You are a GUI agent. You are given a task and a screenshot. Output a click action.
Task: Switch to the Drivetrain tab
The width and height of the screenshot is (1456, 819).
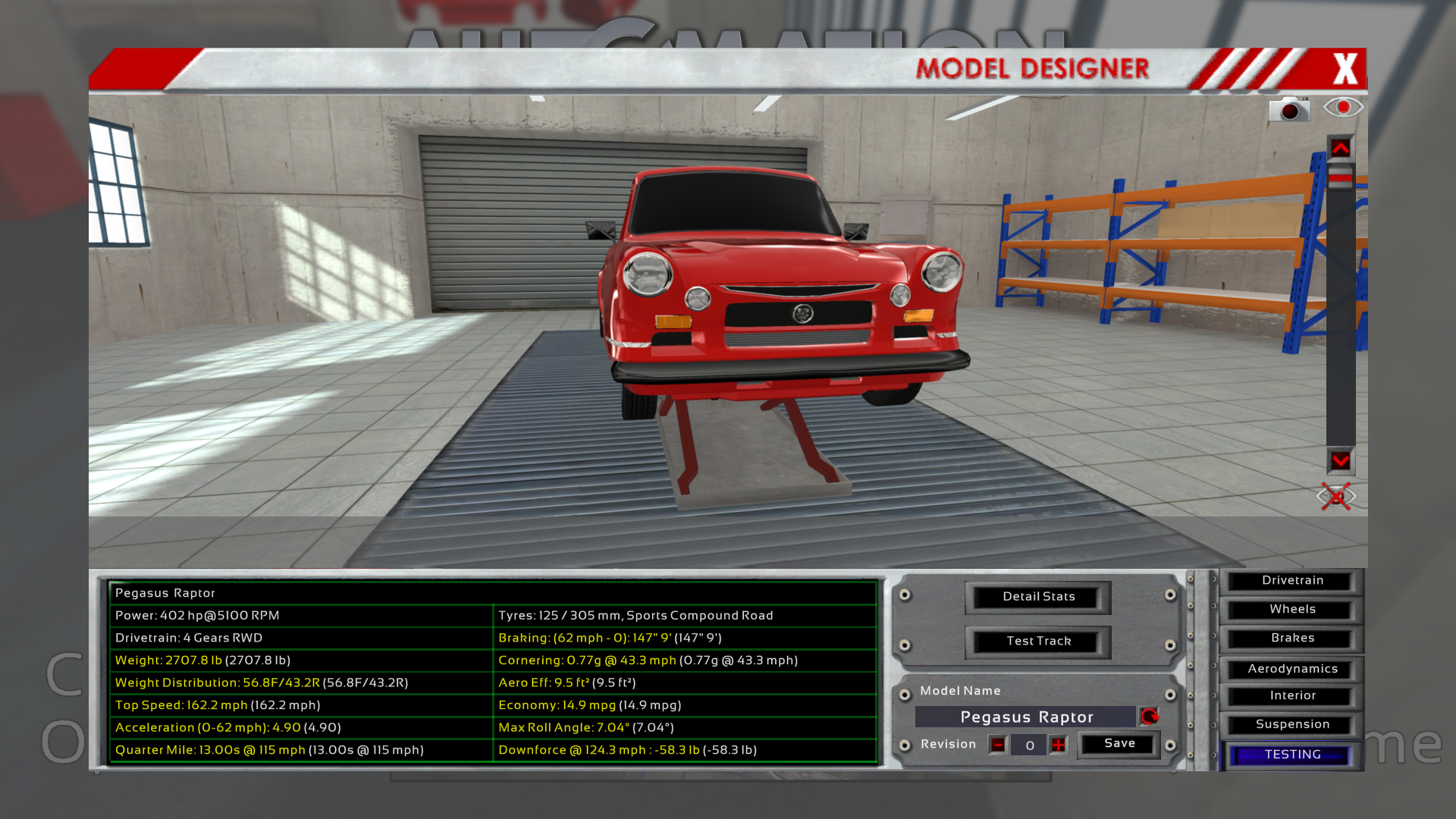[x=1292, y=581]
